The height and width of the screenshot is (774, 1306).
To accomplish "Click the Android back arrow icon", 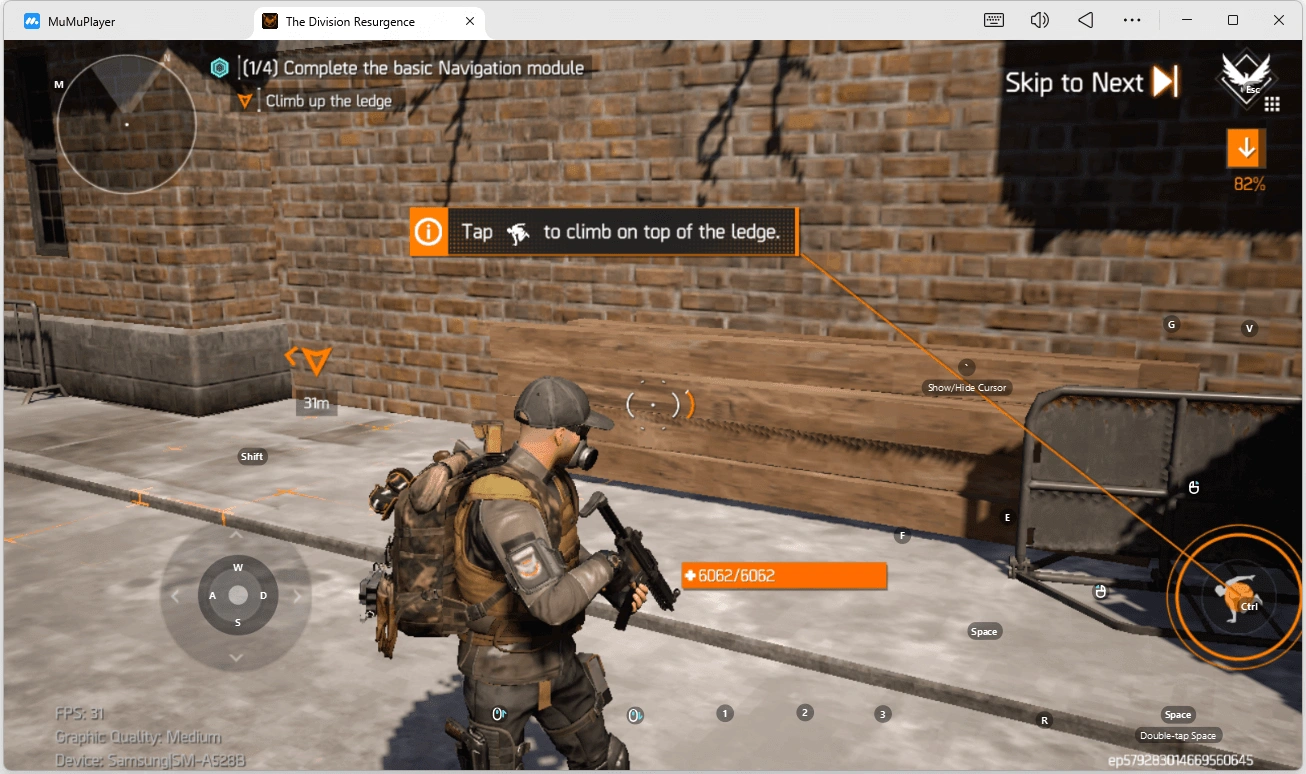I will coord(1084,19).
